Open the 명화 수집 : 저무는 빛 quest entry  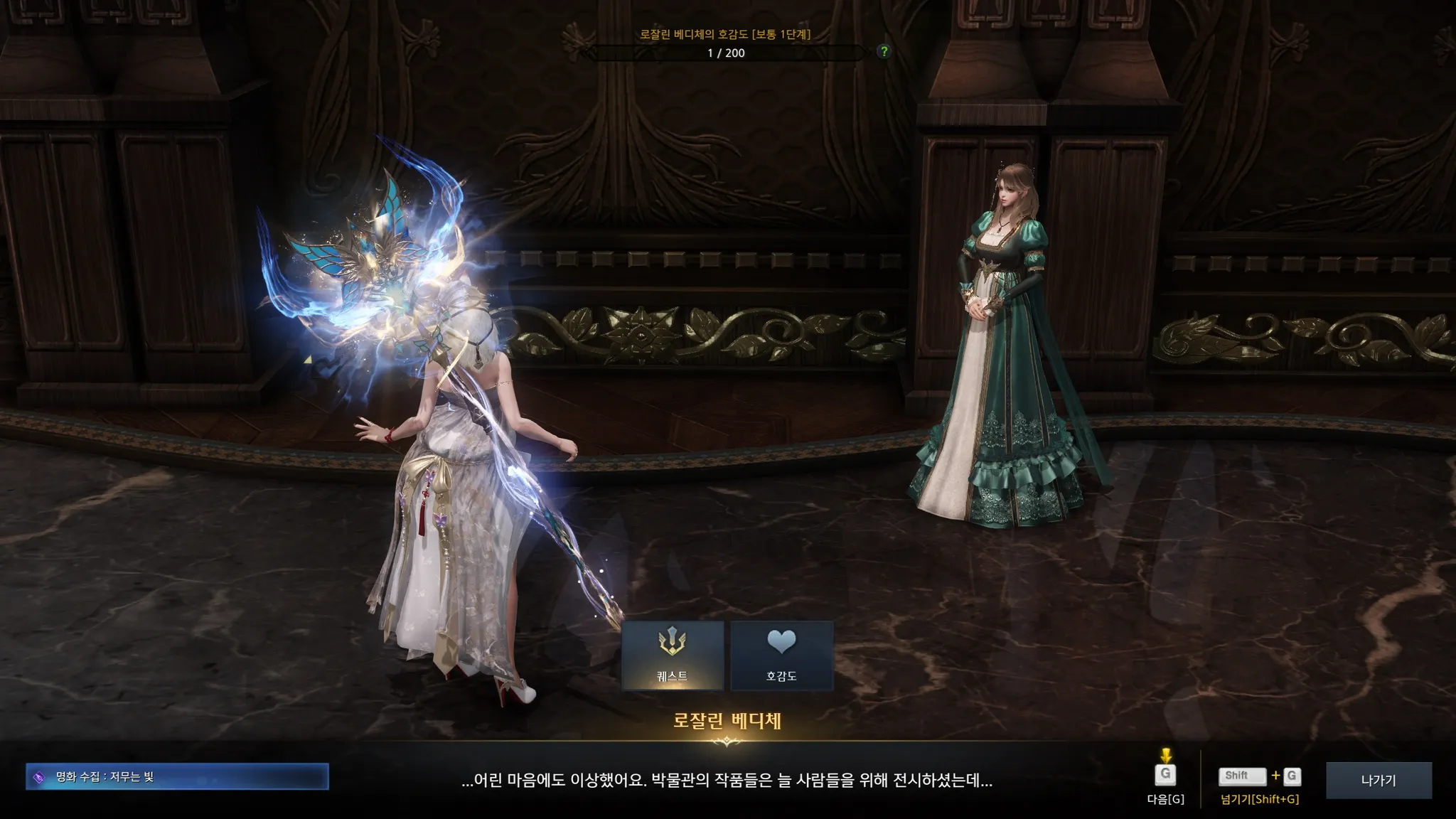177,776
